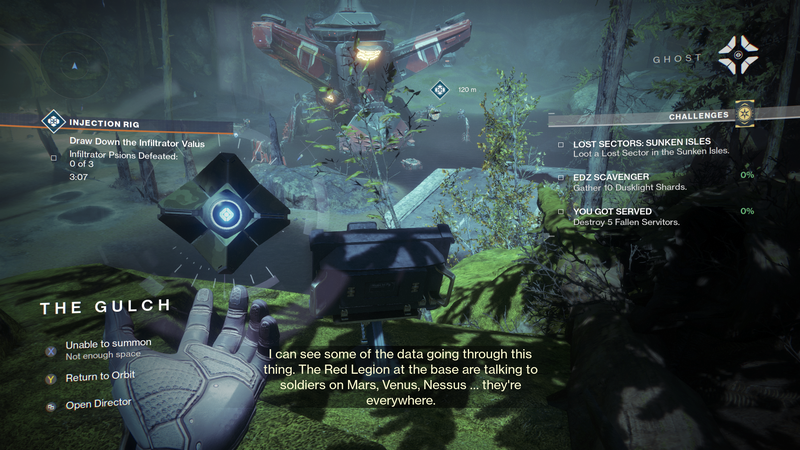The image size is (800, 450).
Task: Select the Injection Rig event header
Action: tap(98, 123)
